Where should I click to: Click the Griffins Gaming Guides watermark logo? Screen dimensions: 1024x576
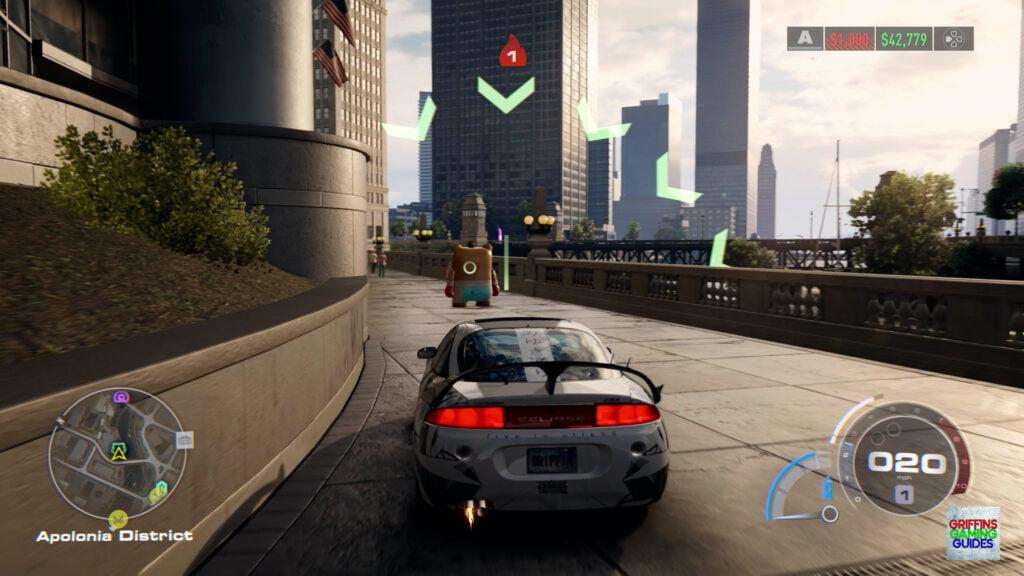(973, 532)
